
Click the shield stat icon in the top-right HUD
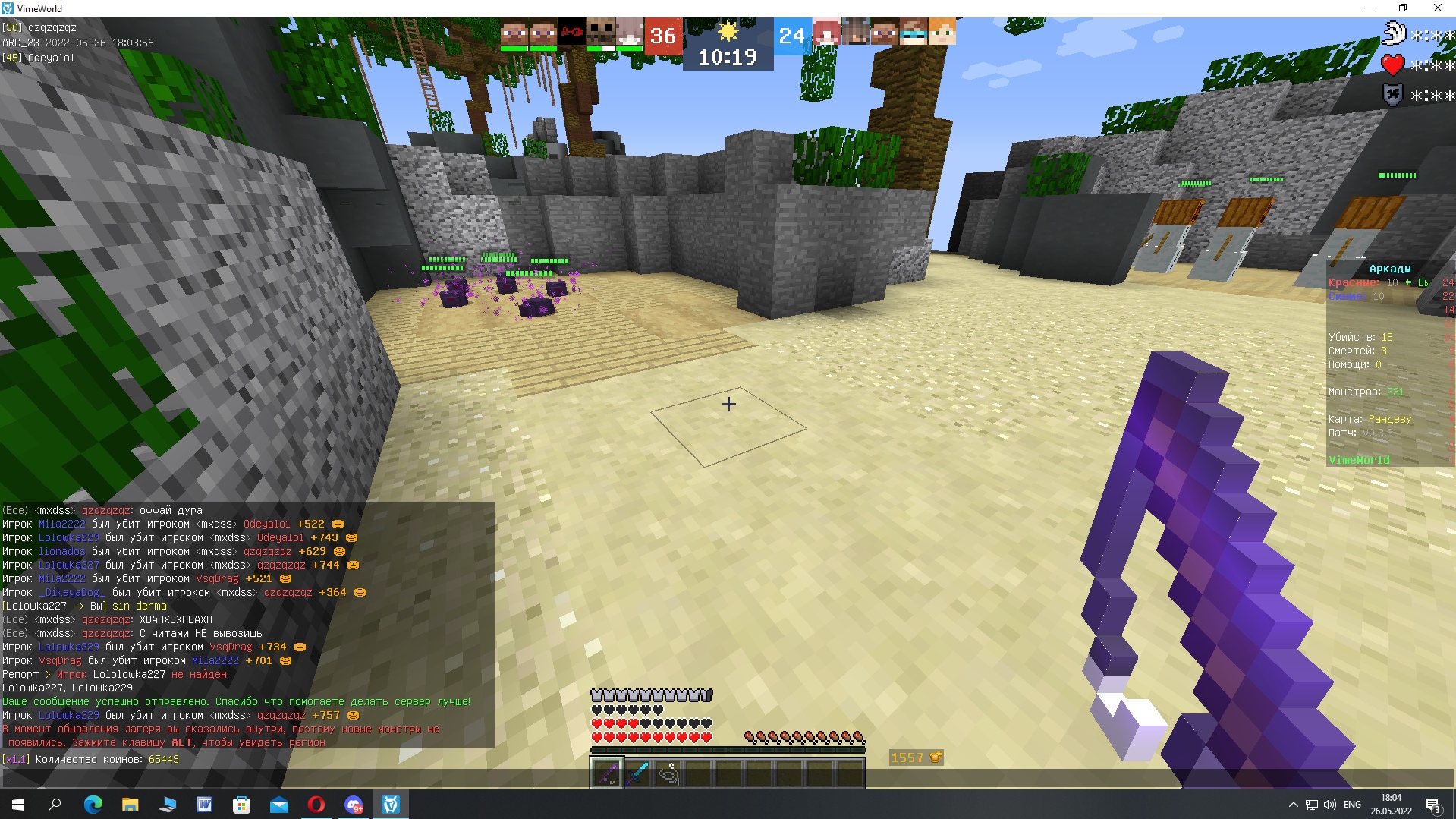point(1392,95)
